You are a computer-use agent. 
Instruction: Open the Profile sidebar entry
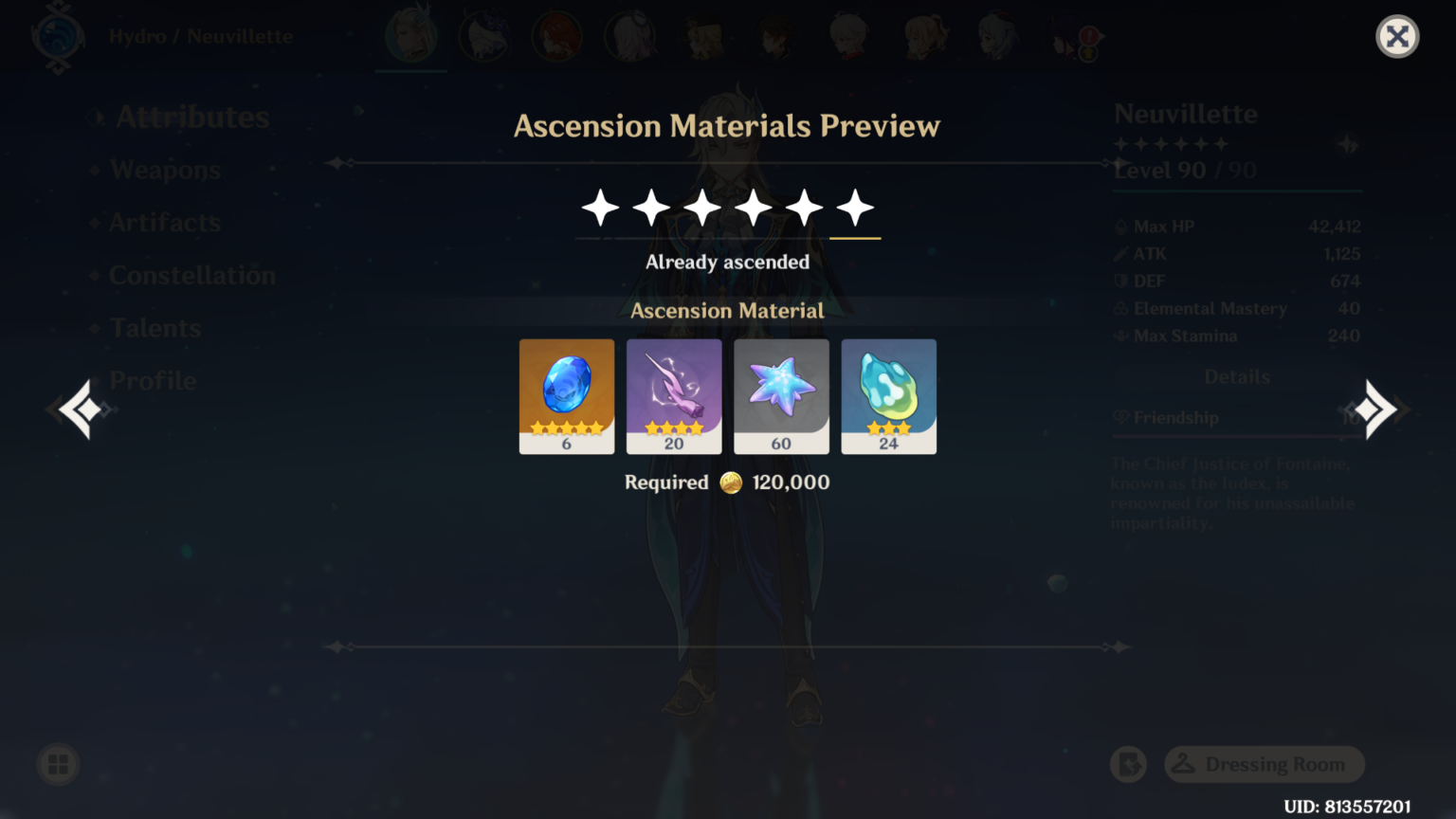pyautogui.click(x=153, y=380)
